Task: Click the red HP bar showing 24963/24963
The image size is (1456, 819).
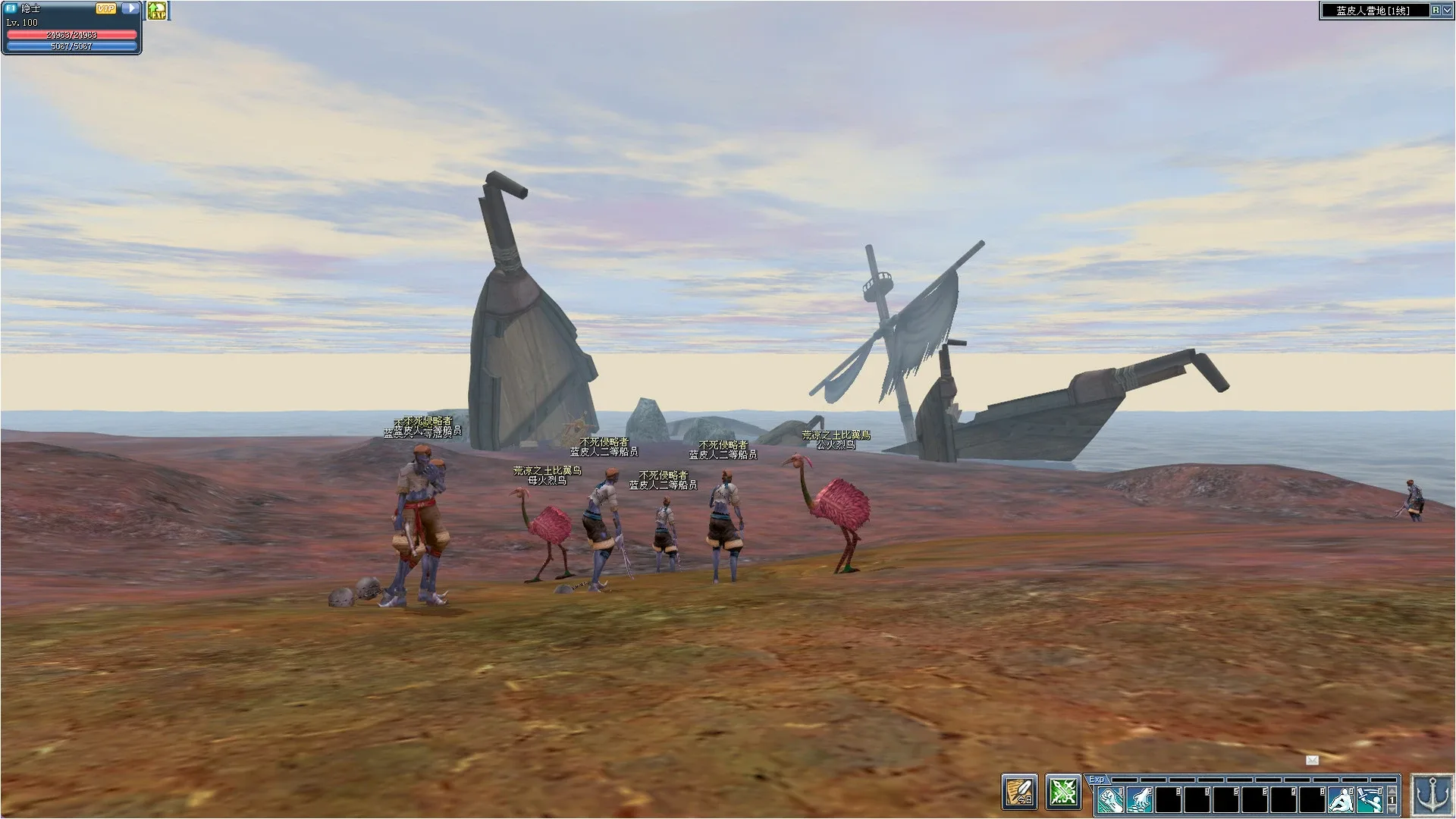Action: point(71,35)
